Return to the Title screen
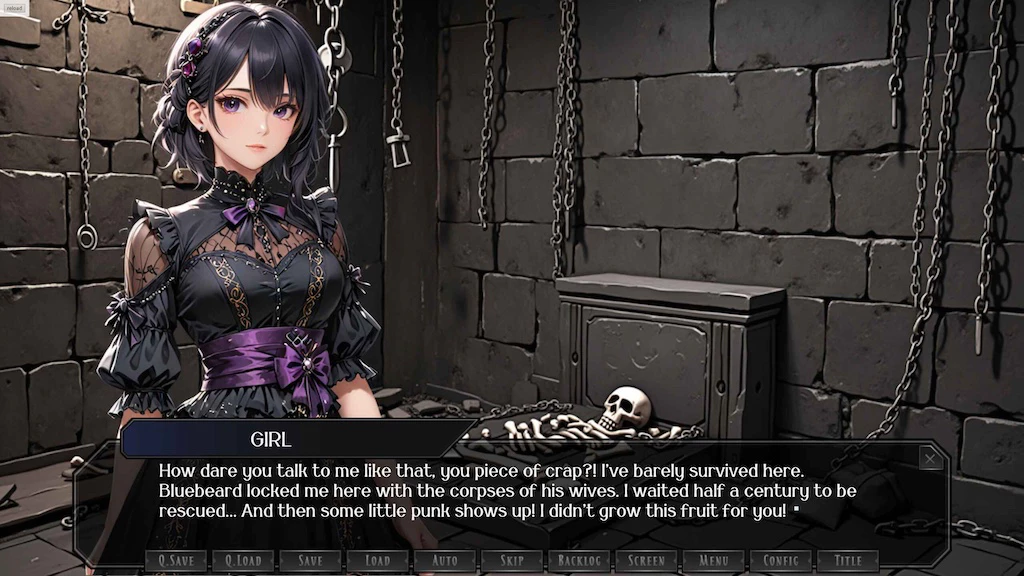Image resolution: width=1024 pixels, height=576 pixels. [x=848, y=560]
